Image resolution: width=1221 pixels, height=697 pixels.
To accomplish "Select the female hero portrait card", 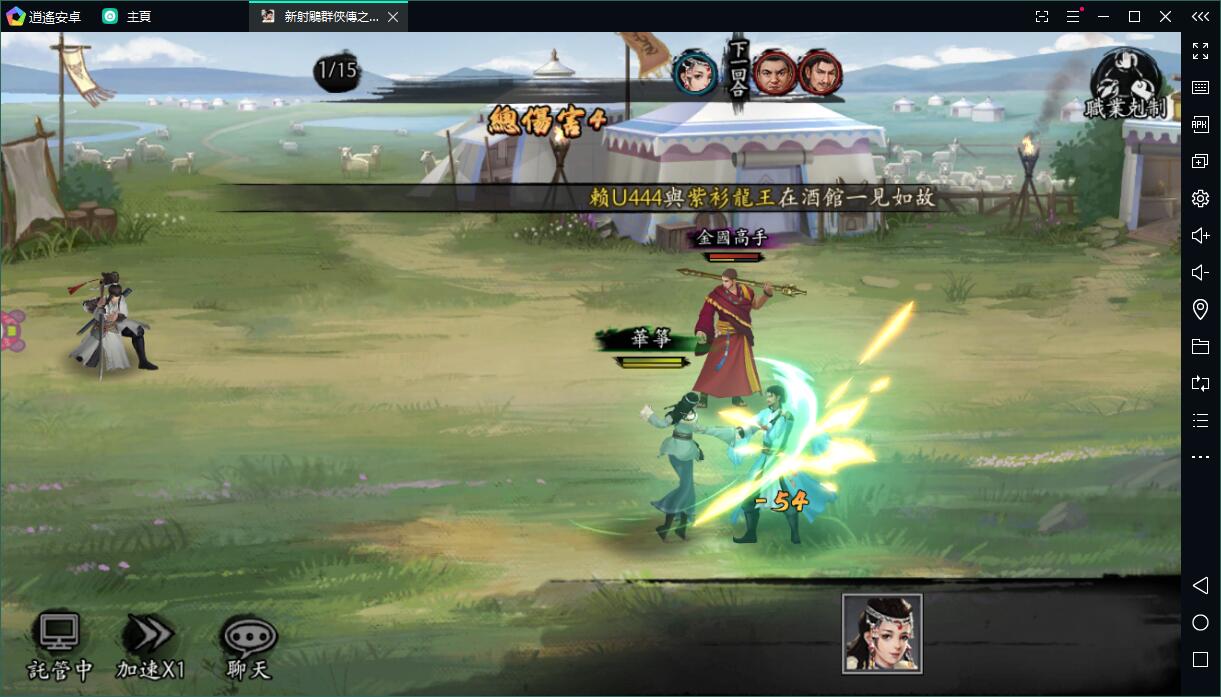I will pyautogui.click(x=881, y=633).
